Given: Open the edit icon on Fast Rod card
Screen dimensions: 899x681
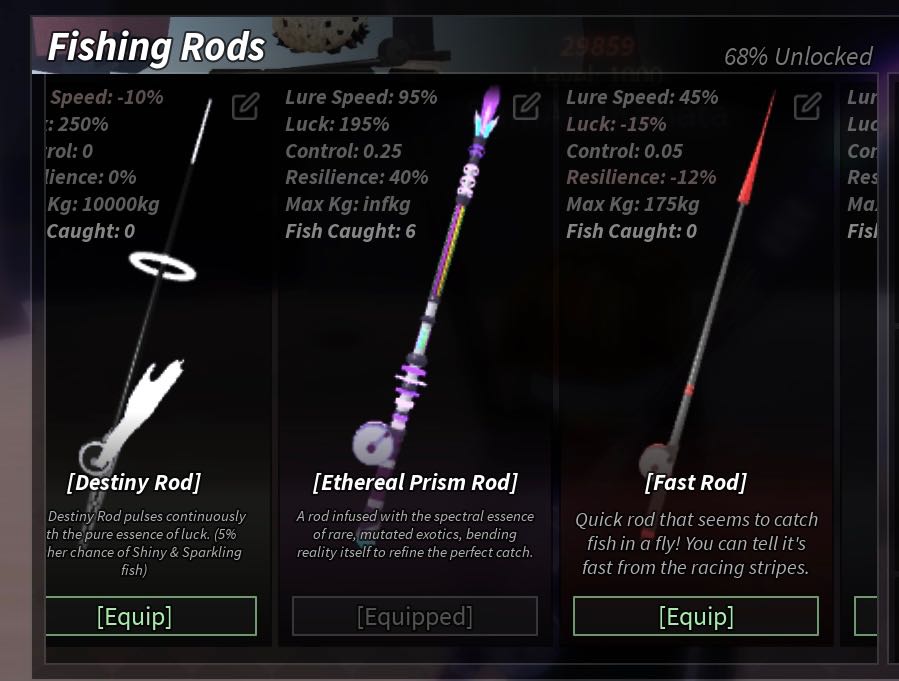Looking at the screenshot, I should click(807, 106).
